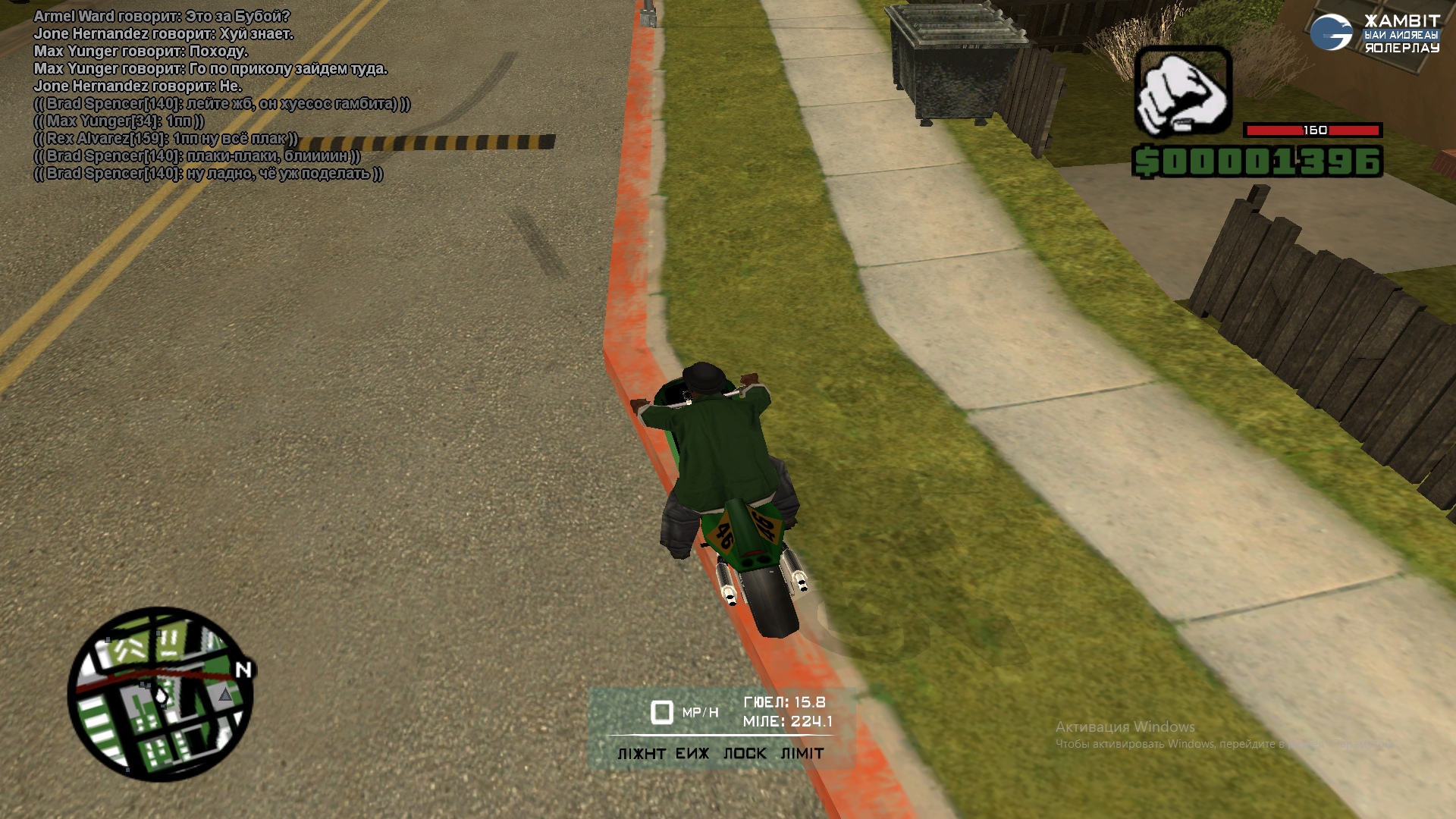Click the fist weapon icon
The height and width of the screenshot is (819, 1456).
point(1182,92)
